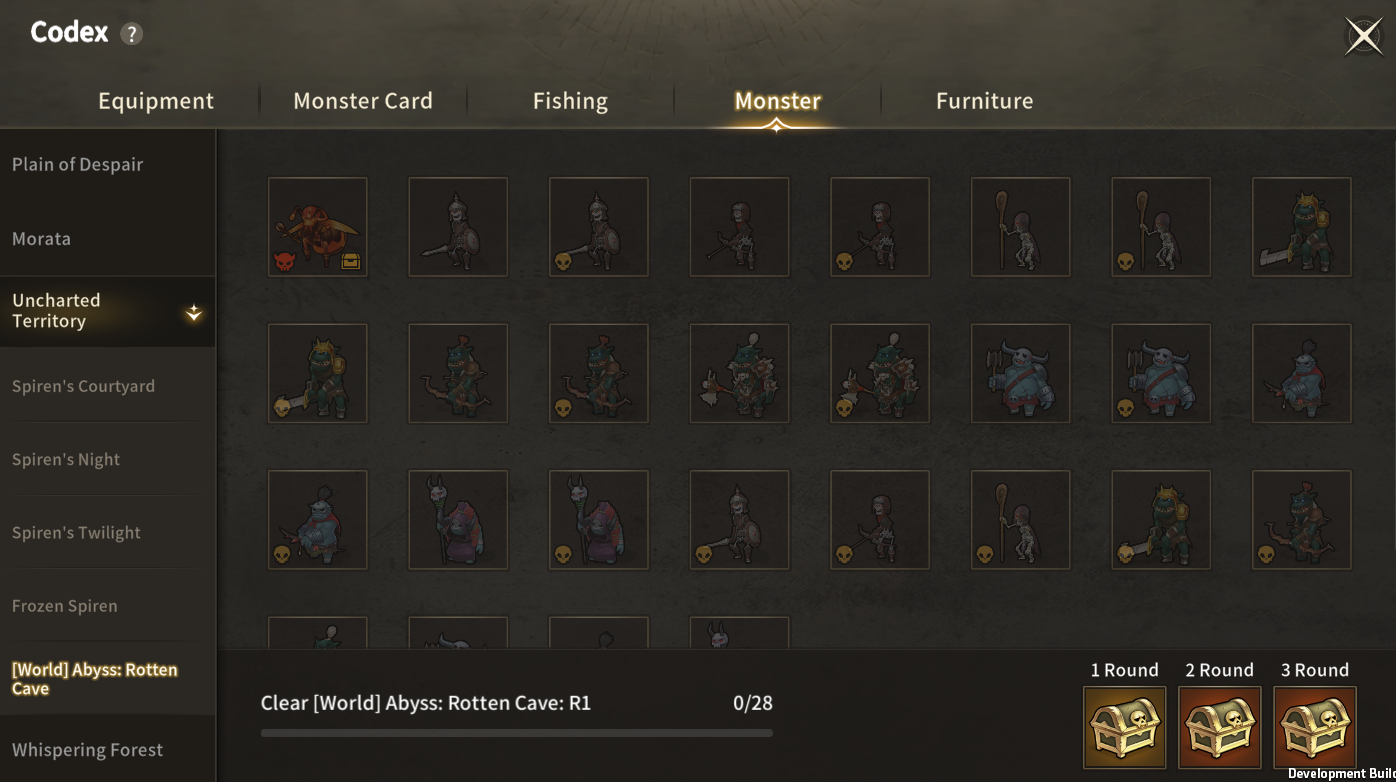Show the Furniture tab
1396x782 pixels.
[x=984, y=101]
